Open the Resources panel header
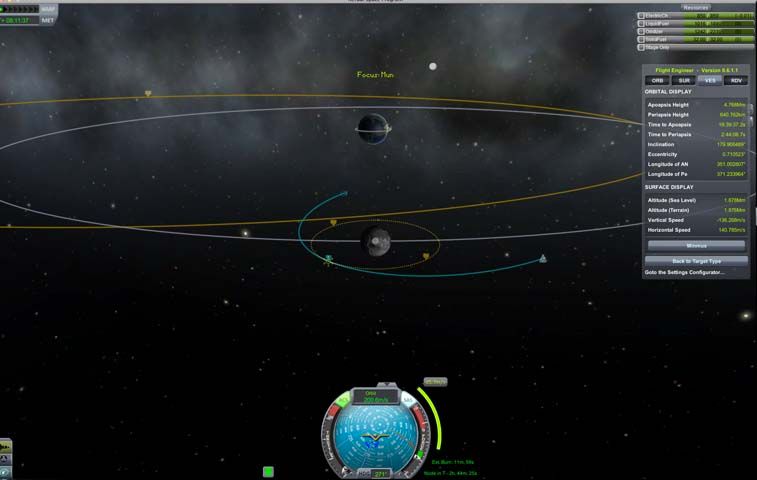Image resolution: width=757 pixels, height=480 pixels. [x=696, y=7]
